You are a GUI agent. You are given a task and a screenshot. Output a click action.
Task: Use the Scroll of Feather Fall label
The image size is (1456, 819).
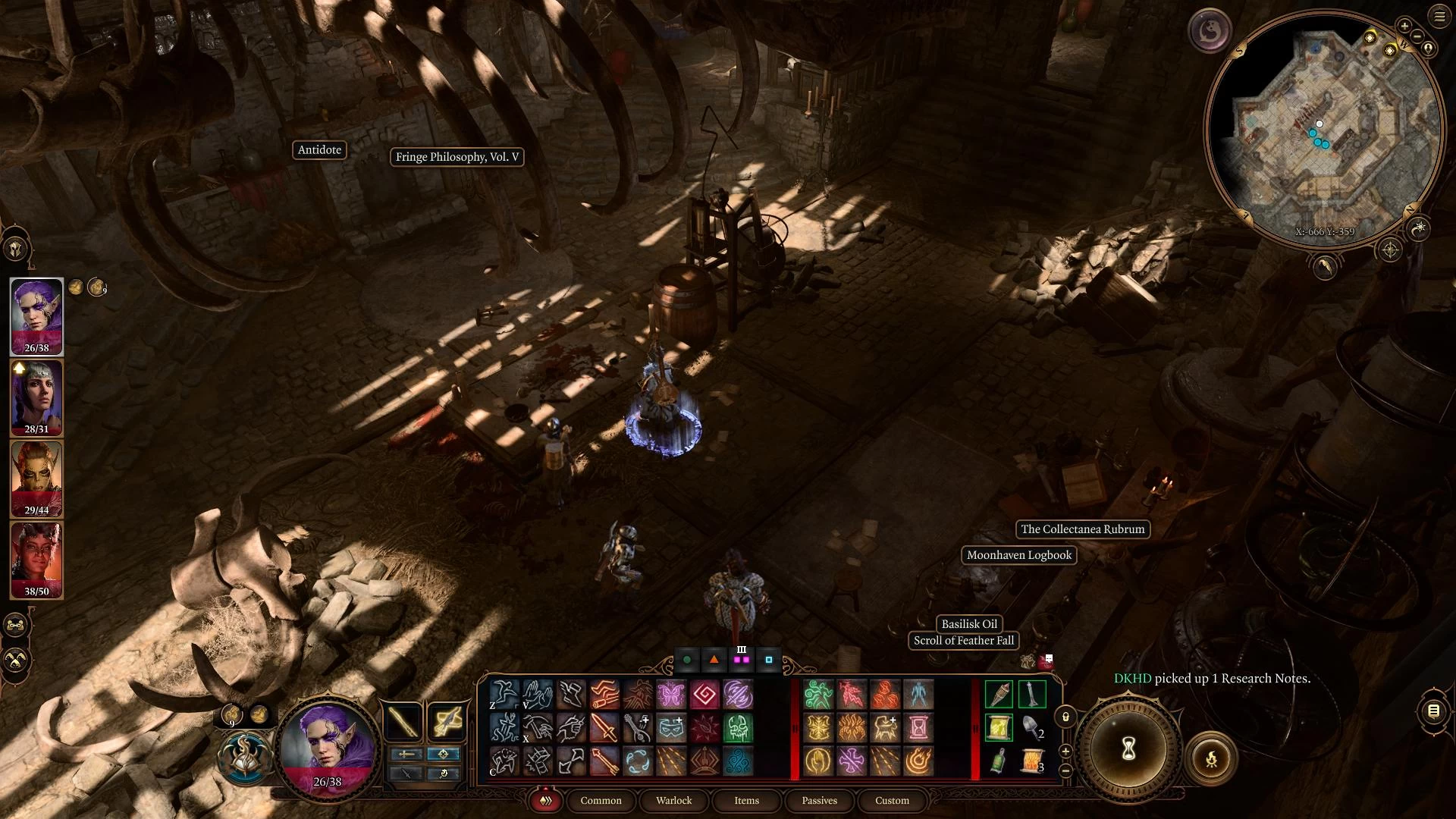963,641
